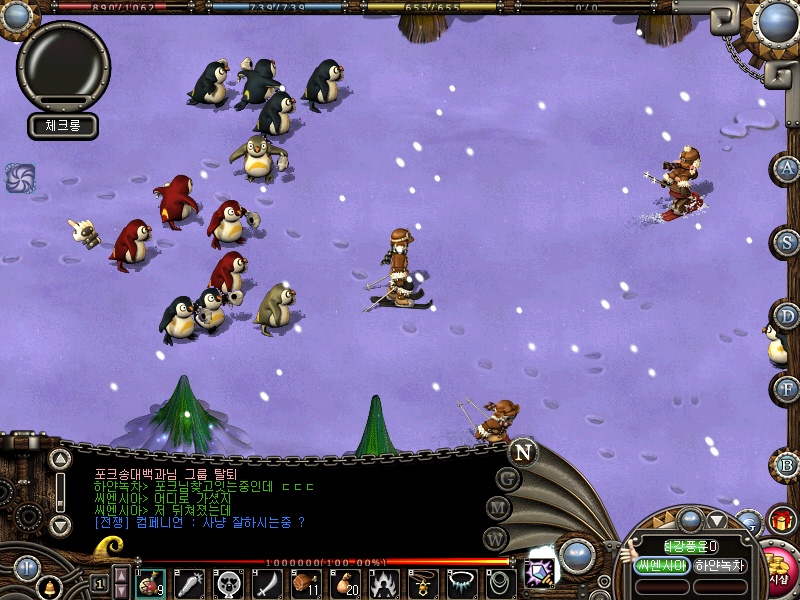
Task: Switch chat to the G channel
Action: coord(508,478)
